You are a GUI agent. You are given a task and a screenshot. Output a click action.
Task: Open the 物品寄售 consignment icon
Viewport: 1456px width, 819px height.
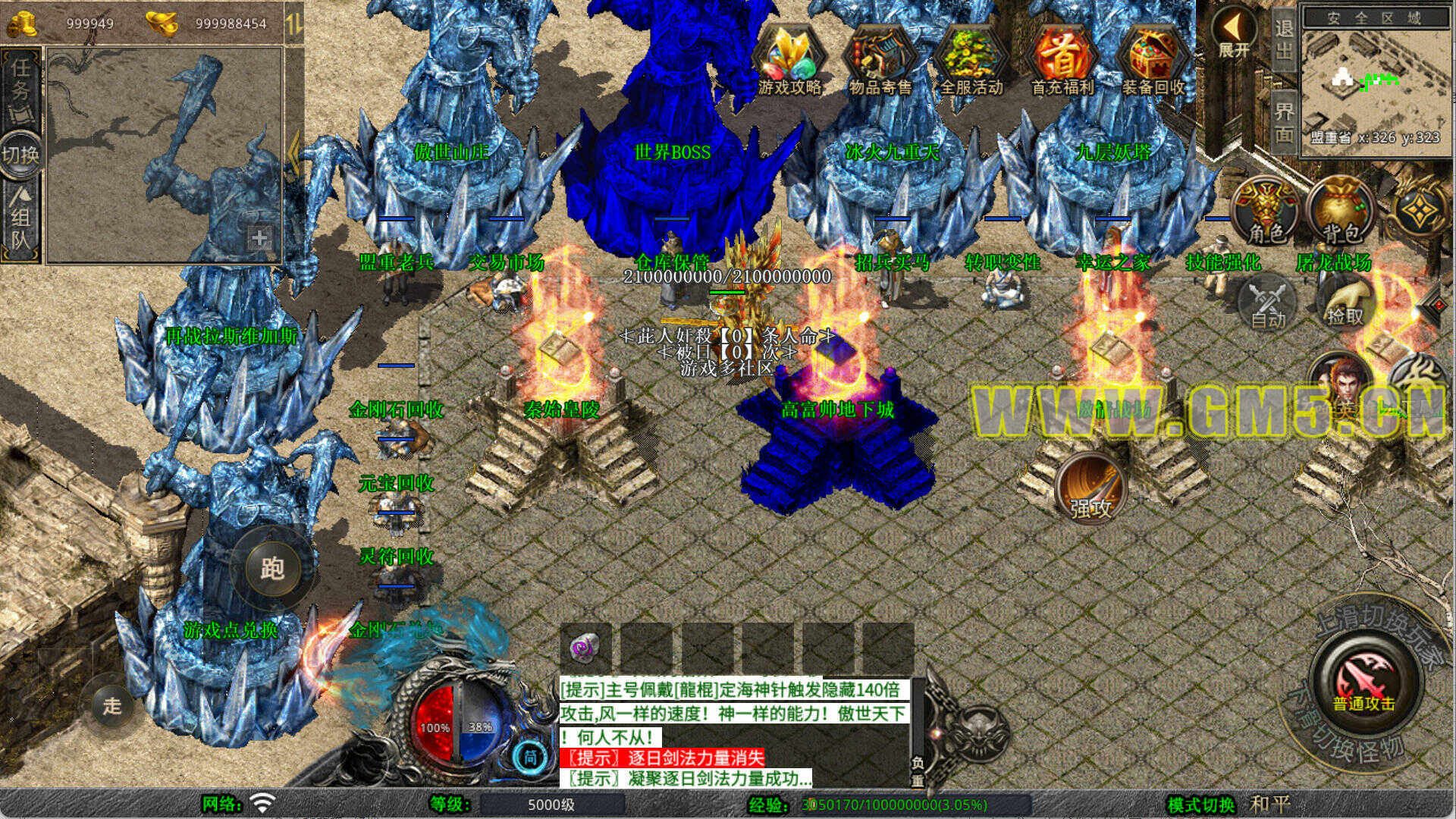[x=880, y=59]
